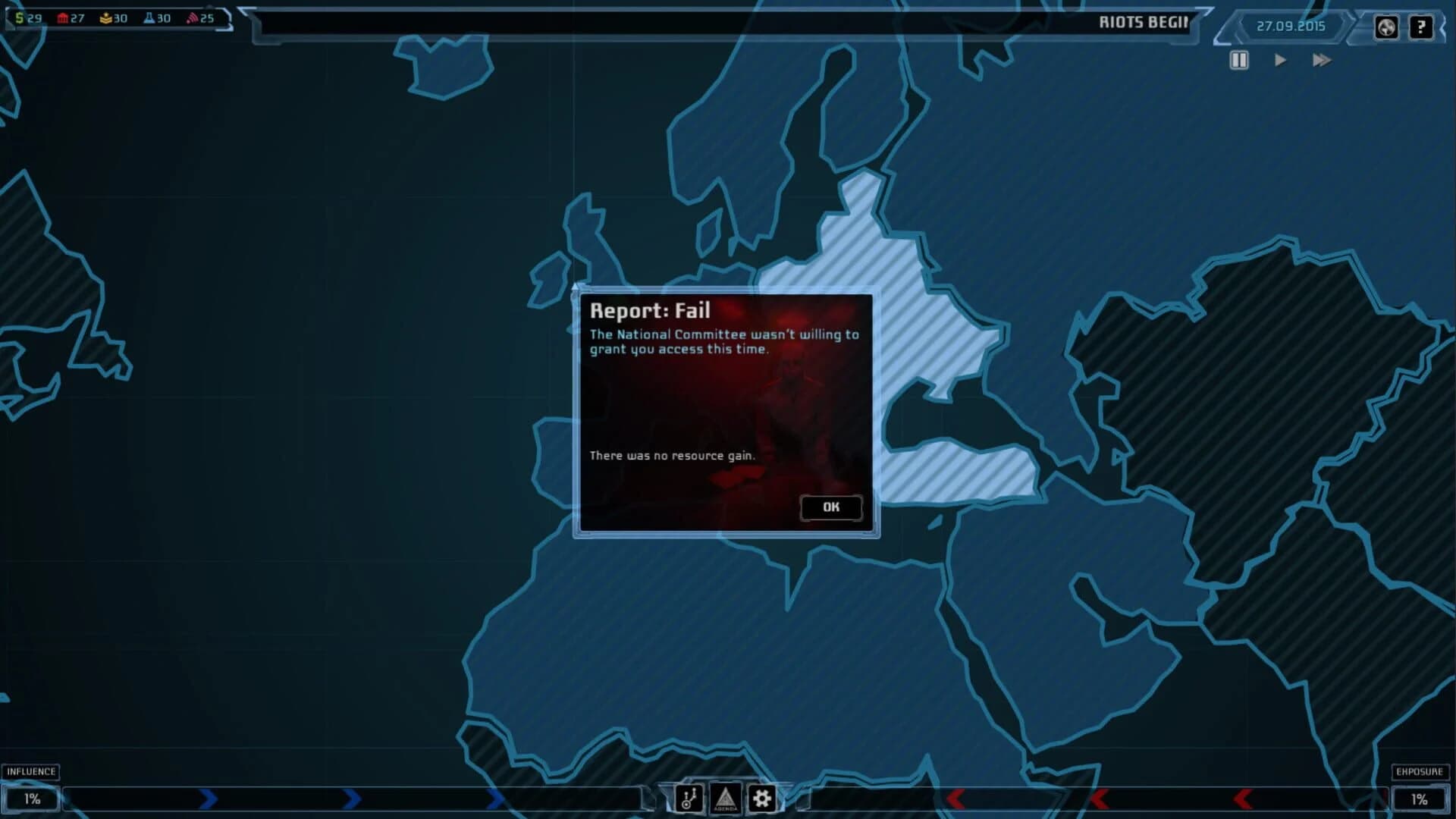Screen dimensions: 1456x819
Task: Click the RIOTS BEGIN news headline
Action: [1144, 22]
